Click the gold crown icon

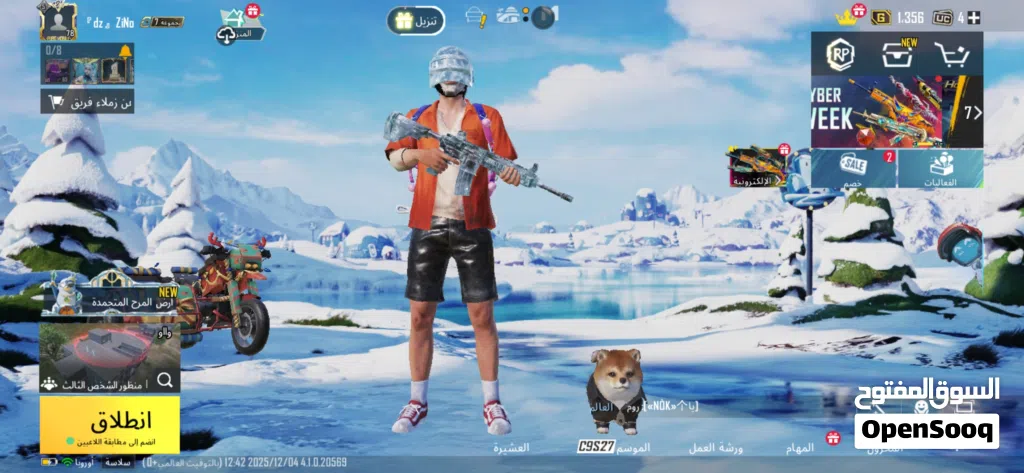coord(857,17)
